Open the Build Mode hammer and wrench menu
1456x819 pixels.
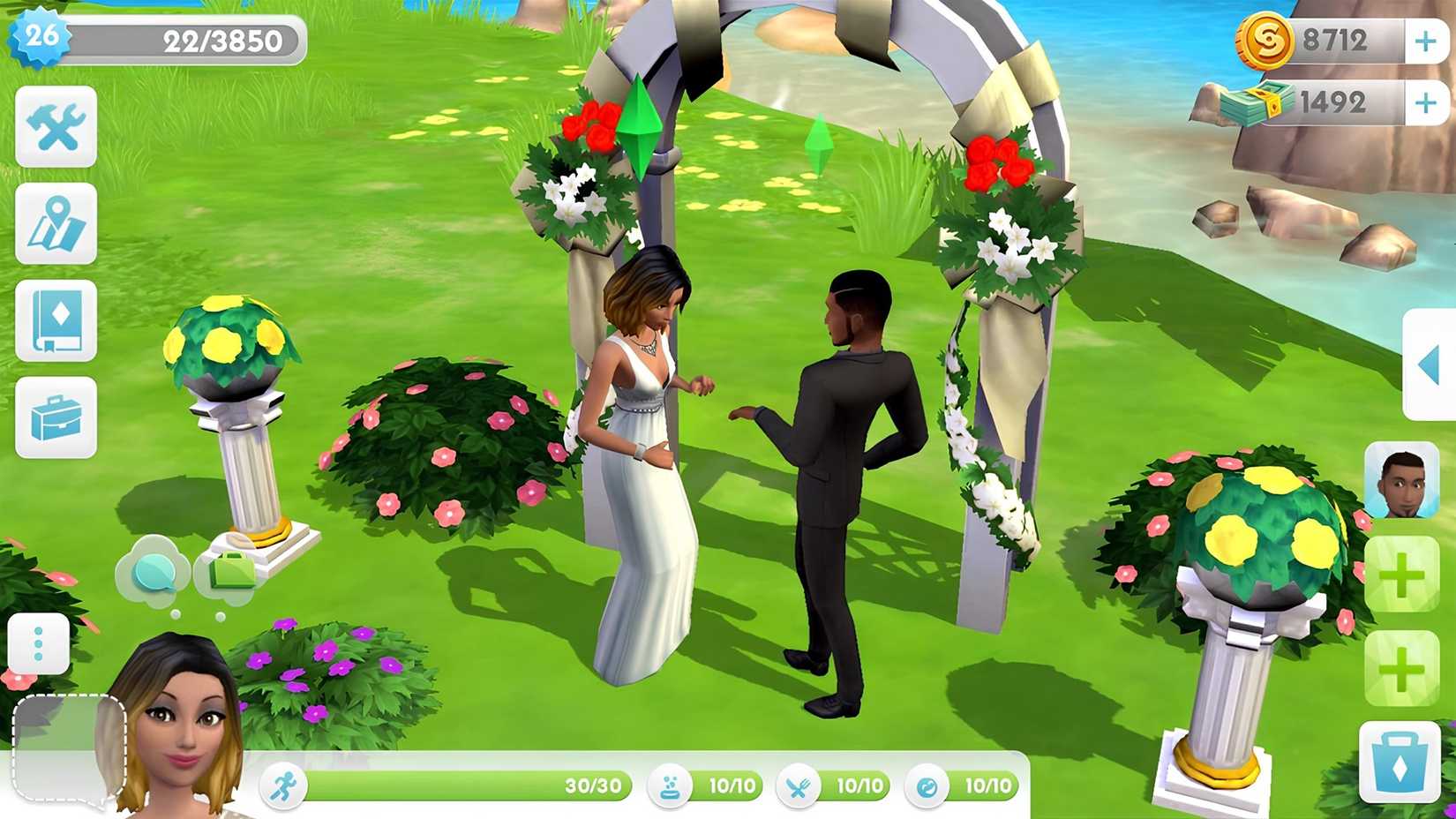(55, 128)
